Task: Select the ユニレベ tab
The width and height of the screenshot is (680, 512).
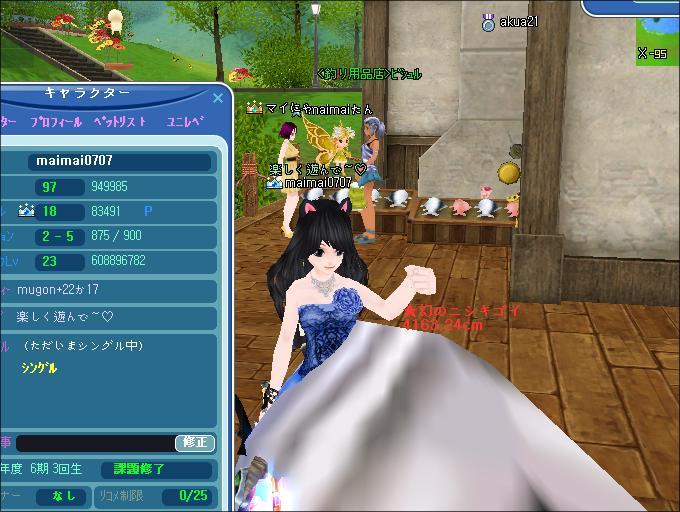Action: [185, 122]
